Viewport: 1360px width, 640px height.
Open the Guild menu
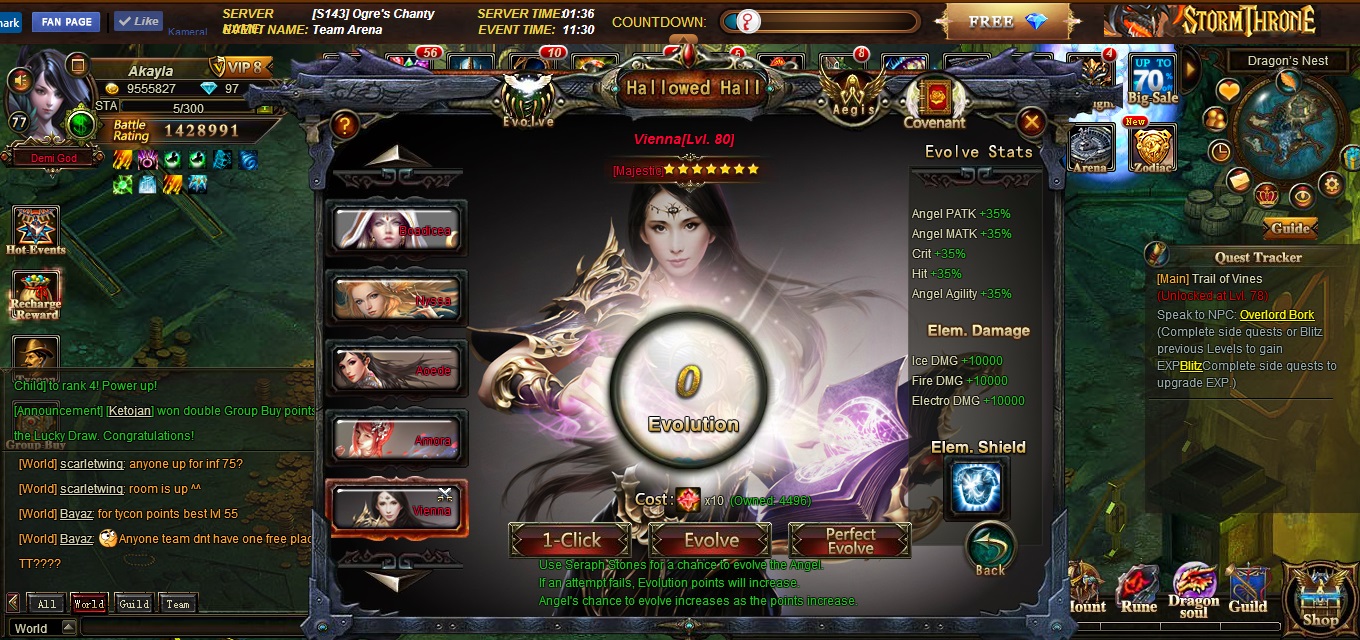point(1248,590)
